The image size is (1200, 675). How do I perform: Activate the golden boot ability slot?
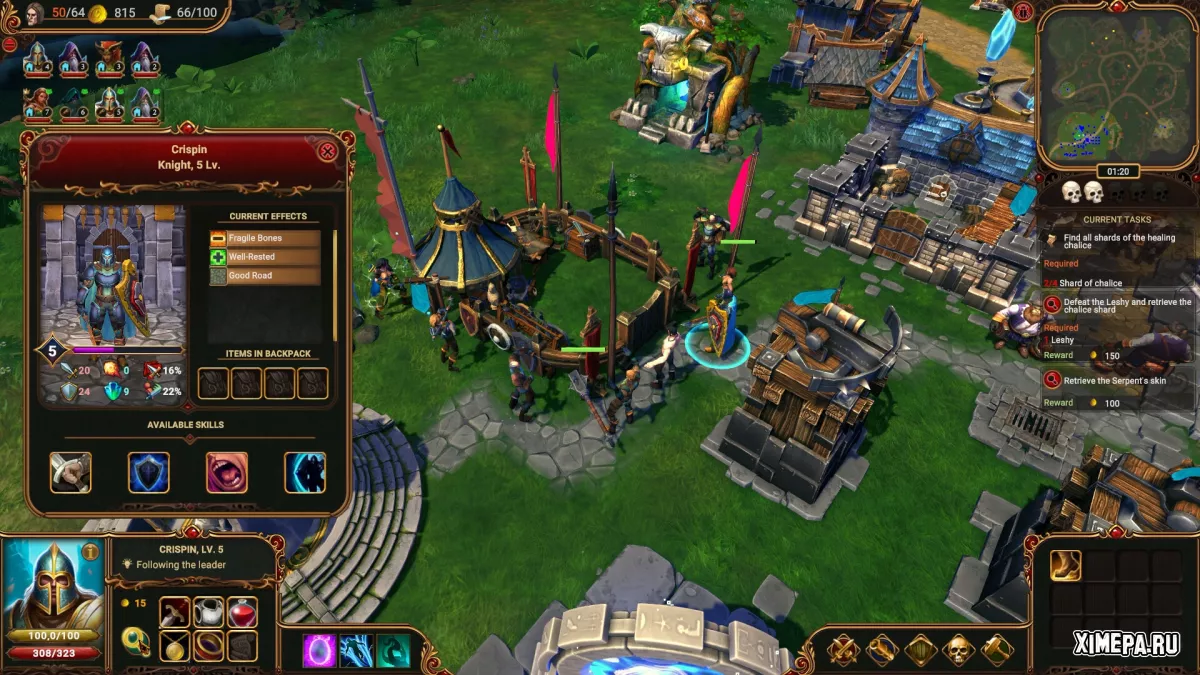[1065, 566]
